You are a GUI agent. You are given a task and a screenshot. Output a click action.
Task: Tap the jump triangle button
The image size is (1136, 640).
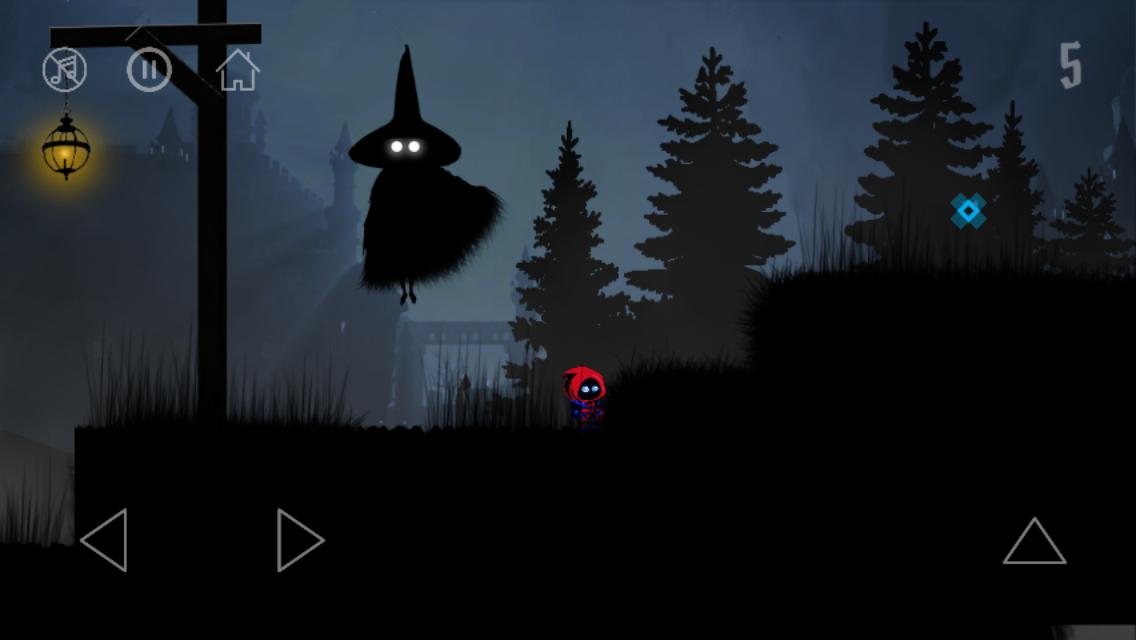tap(1034, 542)
